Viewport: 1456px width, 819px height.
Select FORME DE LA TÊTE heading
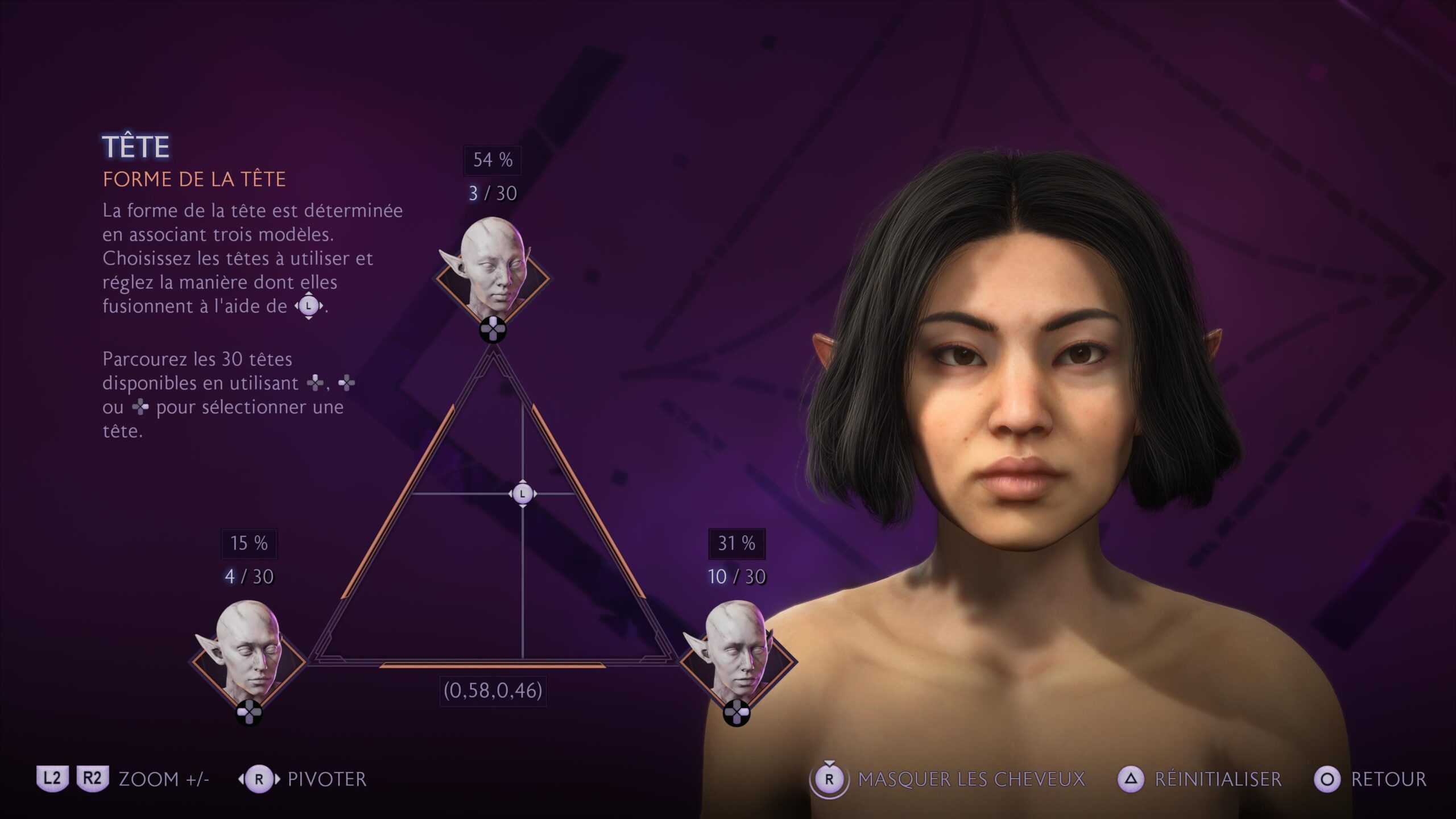click(x=193, y=181)
